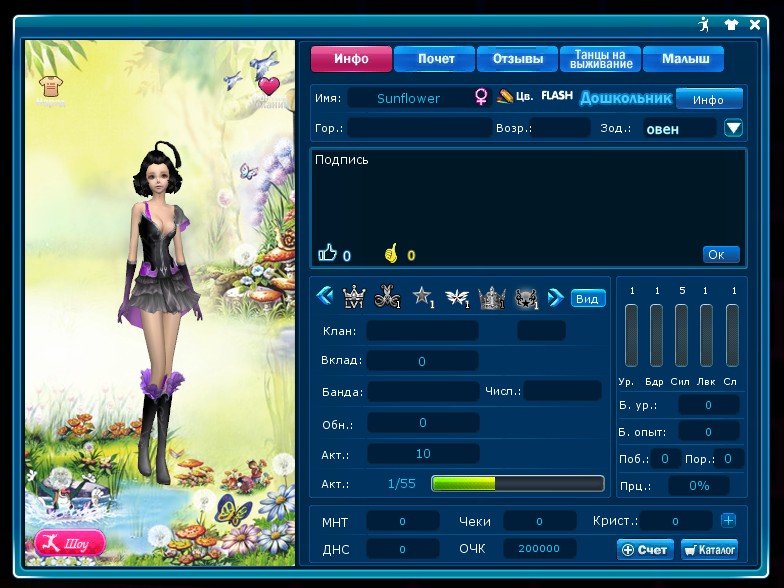The image size is (784, 588).
Task: Click the pink heart icon
Action: (x=268, y=86)
